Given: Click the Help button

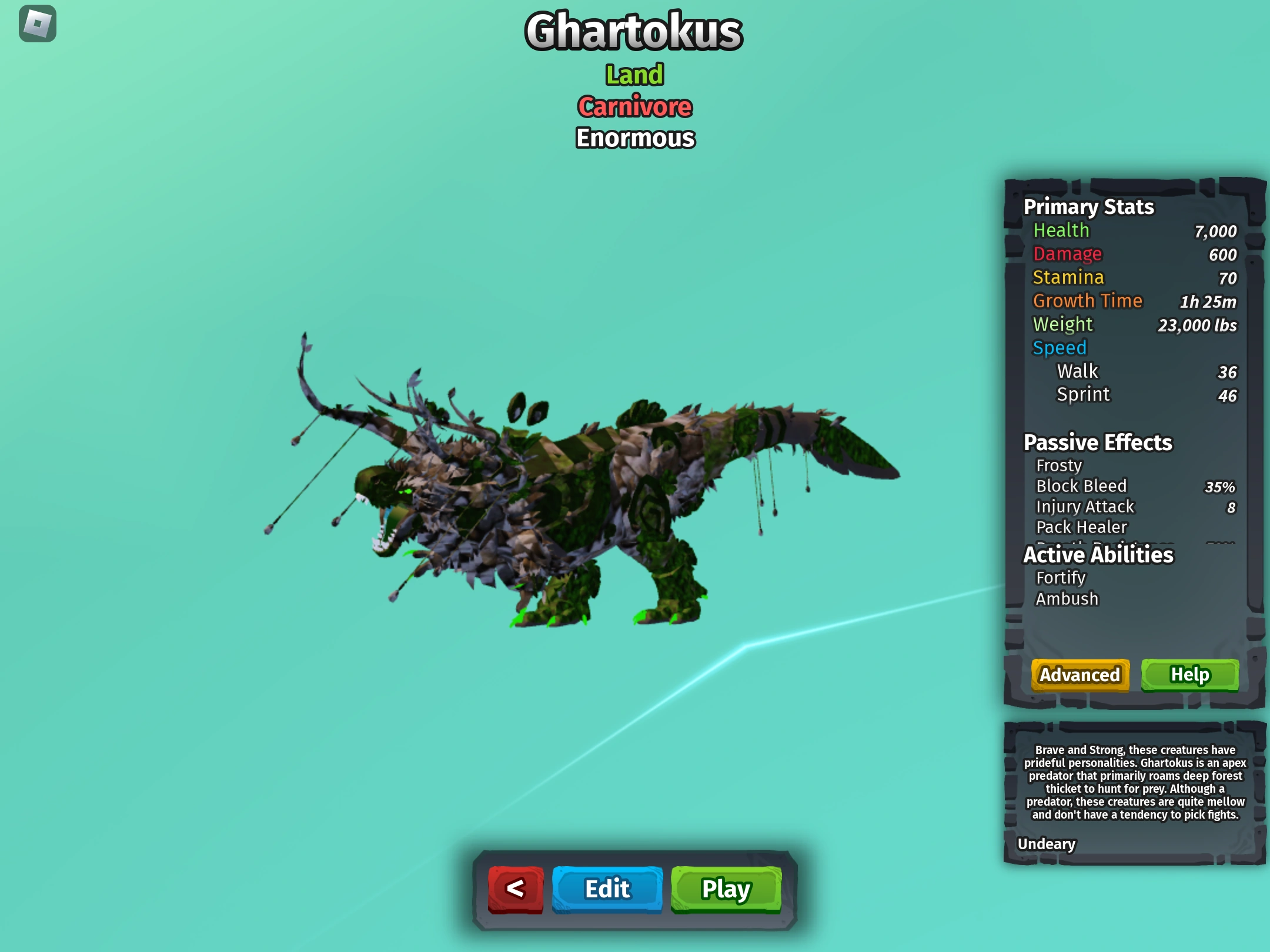Looking at the screenshot, I should pyautogui.click(x=1190, y=675).
